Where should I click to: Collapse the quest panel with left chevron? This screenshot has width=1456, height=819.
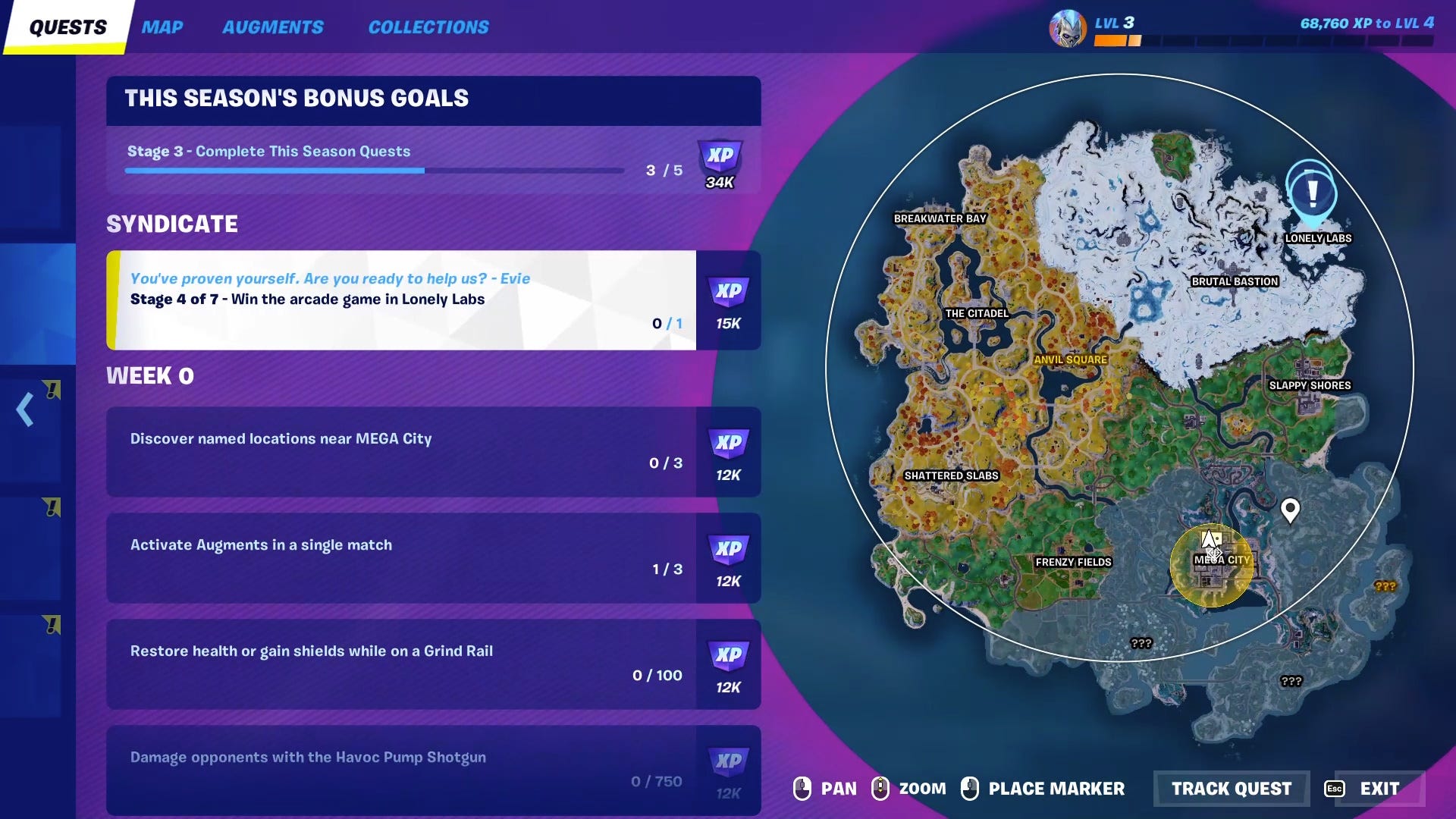pyautogui.click(x=23, y=409)
